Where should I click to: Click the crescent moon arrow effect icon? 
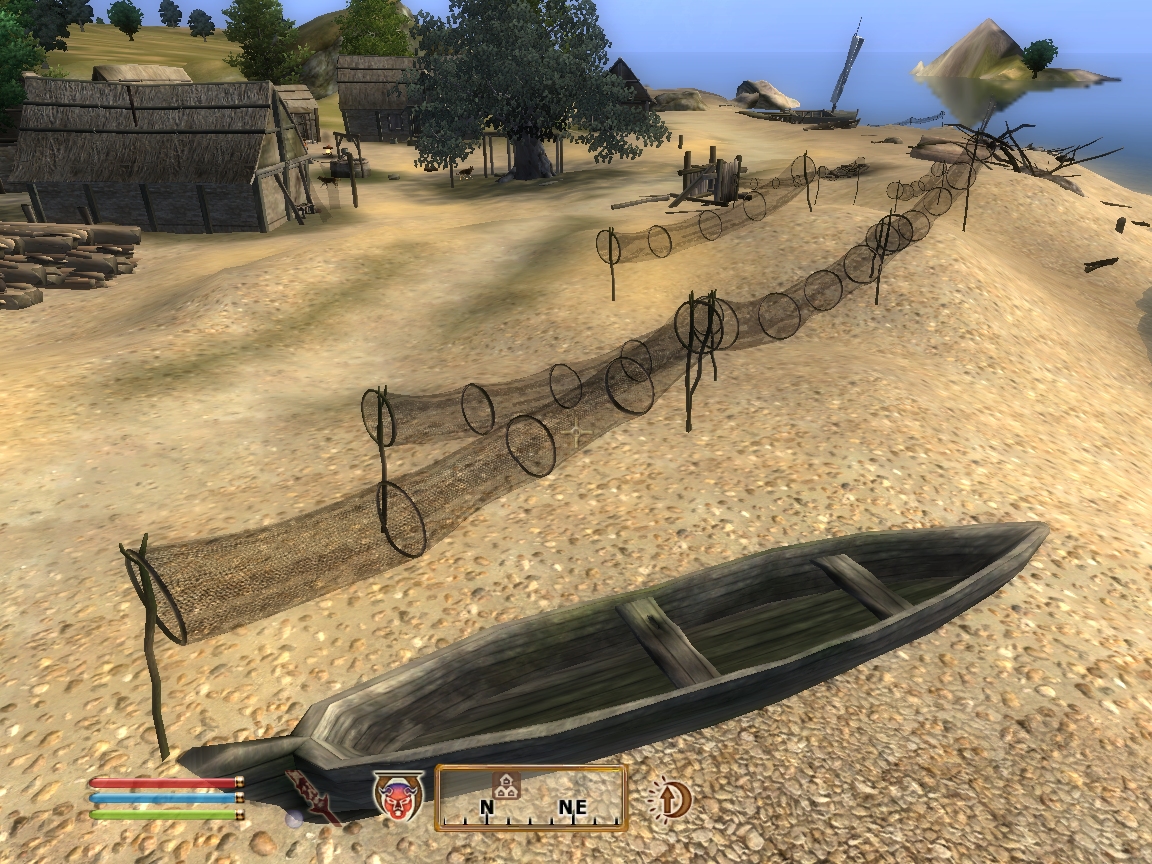coord(672,798)
